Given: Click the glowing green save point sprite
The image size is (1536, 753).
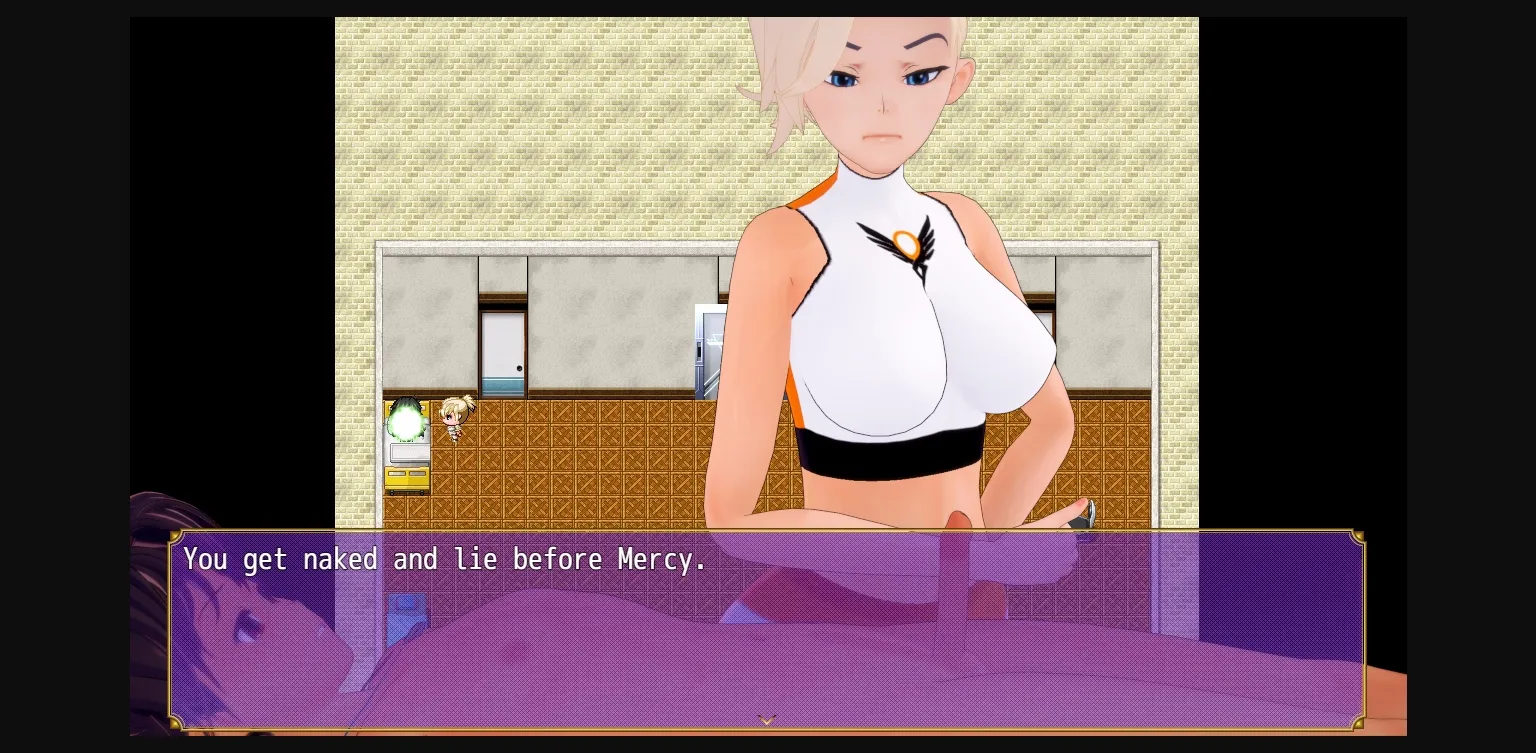Looking at the screenshot, I should [404, 420].
